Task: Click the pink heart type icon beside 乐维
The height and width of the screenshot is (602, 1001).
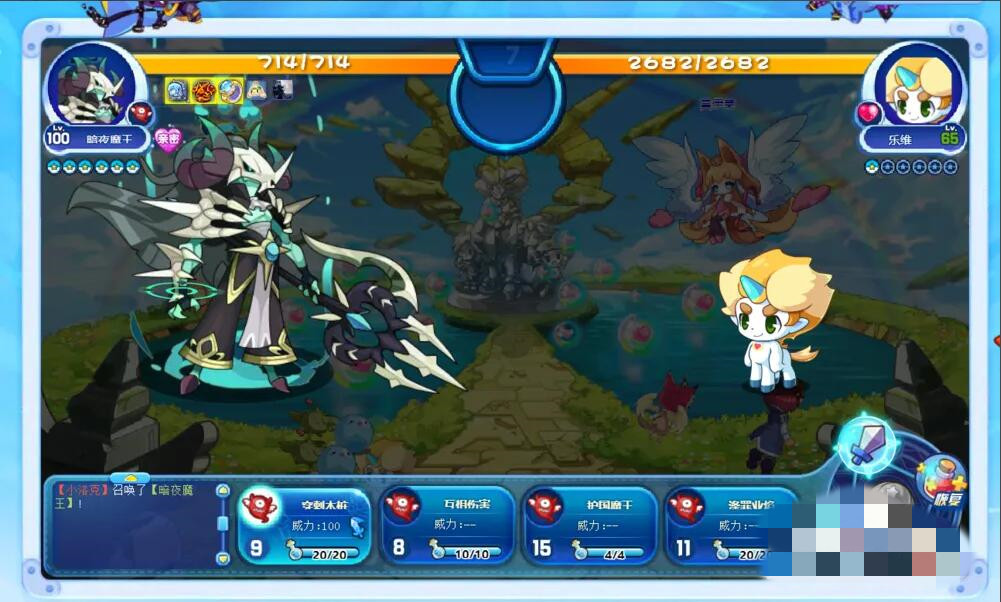Action: coord(867,112)
